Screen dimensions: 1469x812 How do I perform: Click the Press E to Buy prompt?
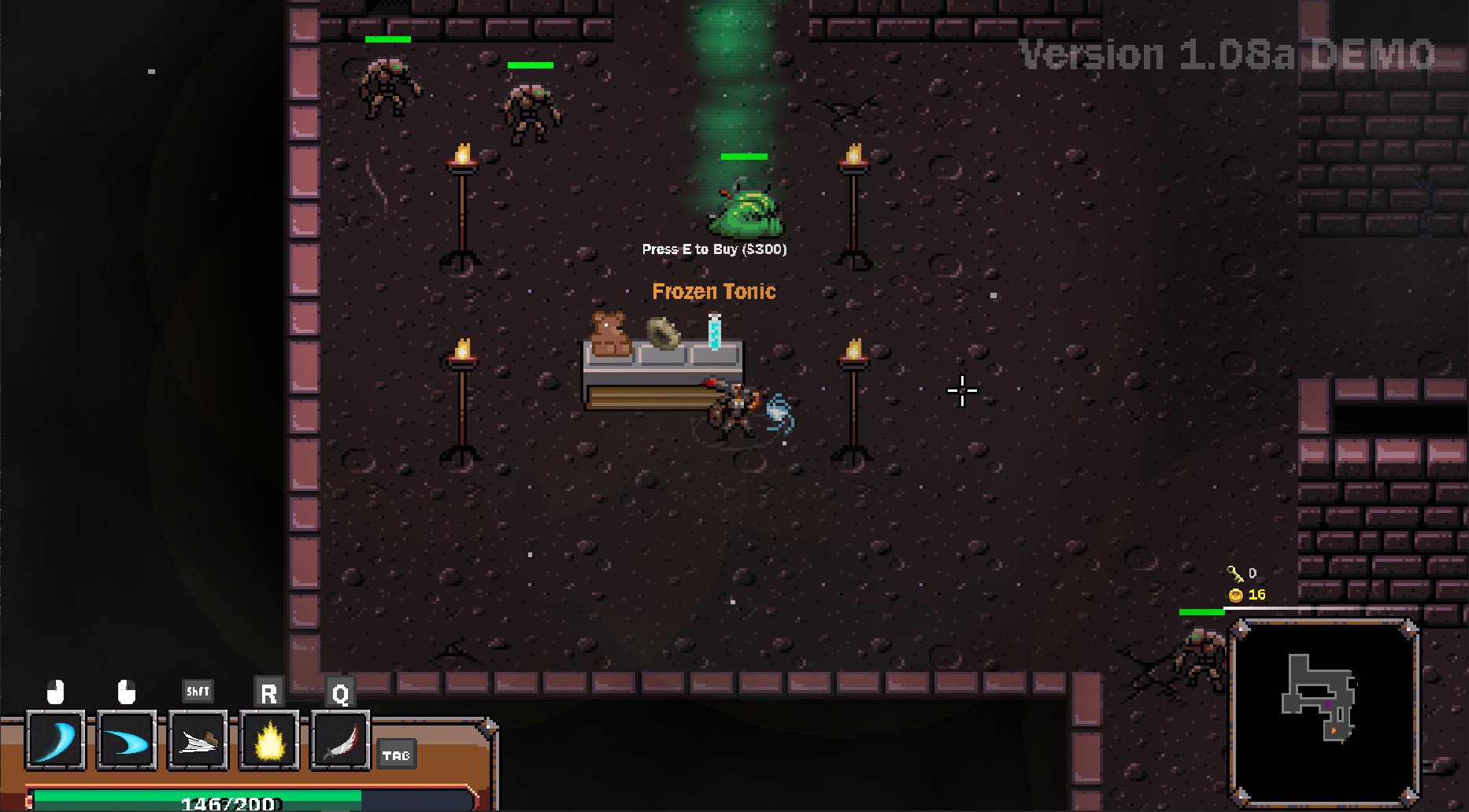point(713,248)
